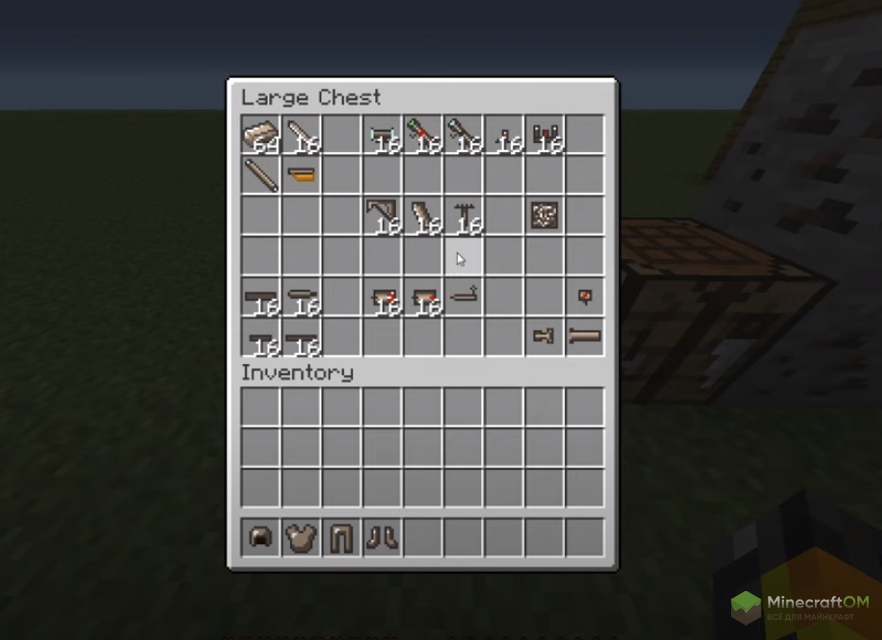Viewport: 882px width, 640px height.
Task: Select the leggings hotbar slot
Action: 342,538
